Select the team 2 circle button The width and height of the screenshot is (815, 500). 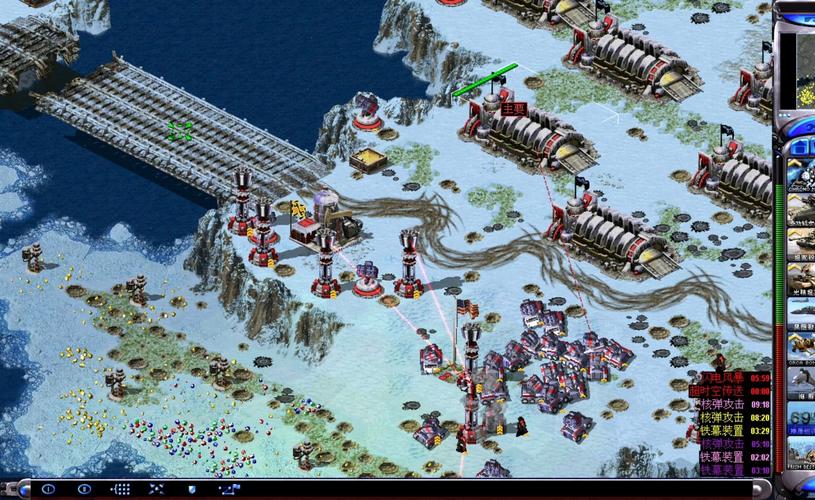85,489
